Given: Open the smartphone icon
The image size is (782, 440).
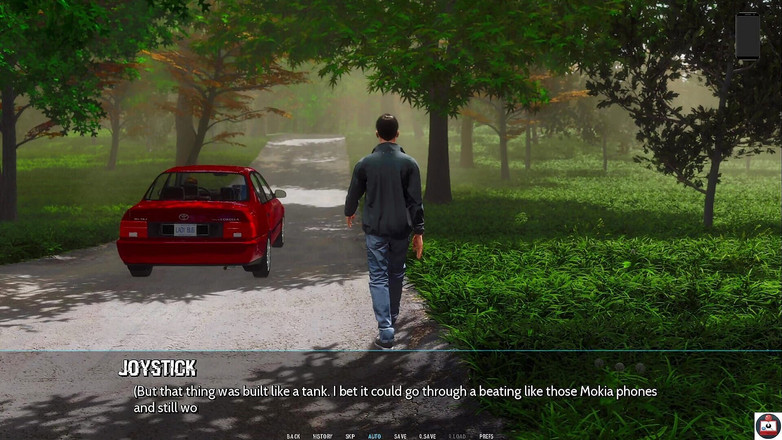Looking at the screenshot, I should point(748,36).
